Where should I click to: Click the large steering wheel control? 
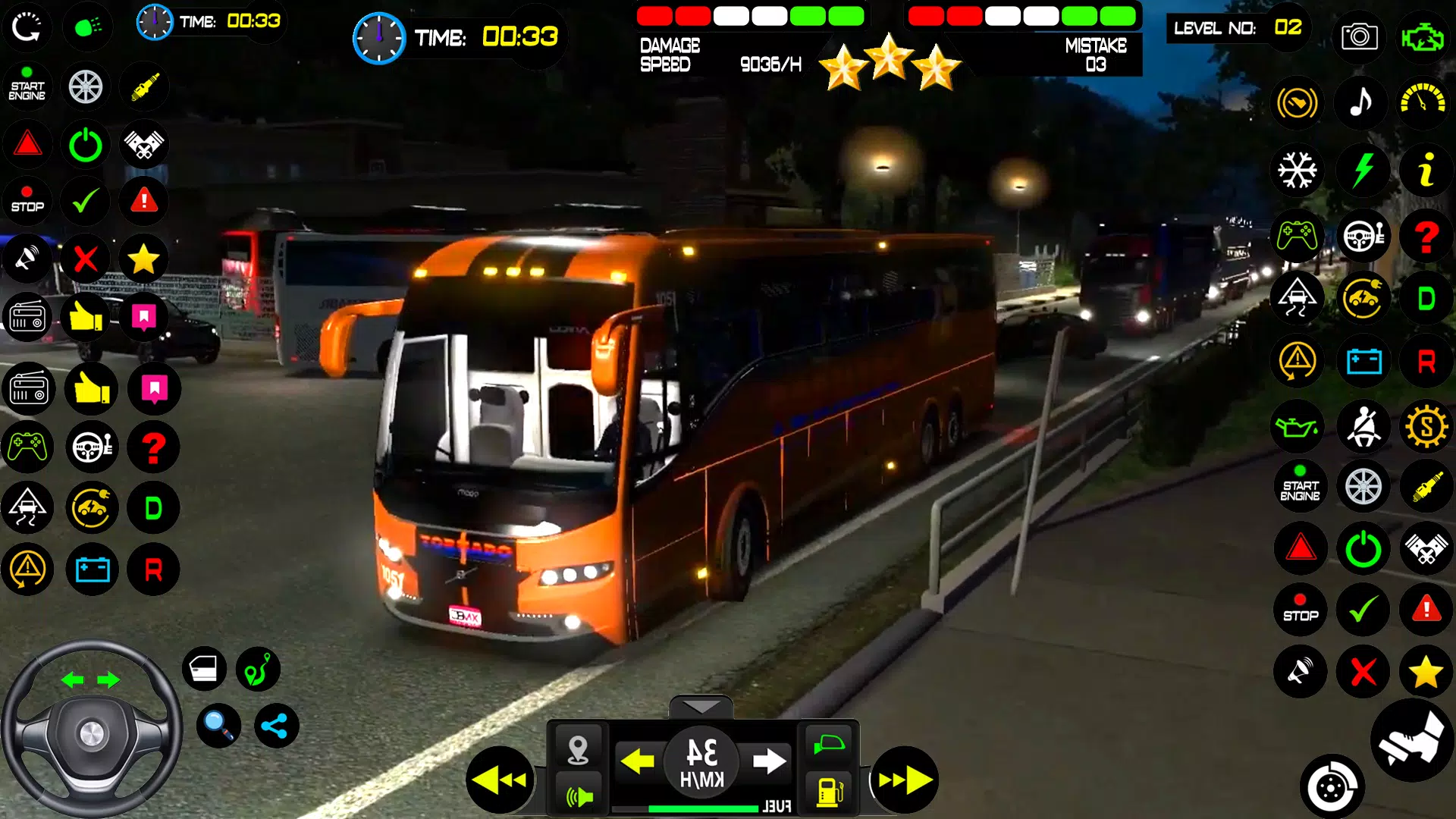click(91, 732)
